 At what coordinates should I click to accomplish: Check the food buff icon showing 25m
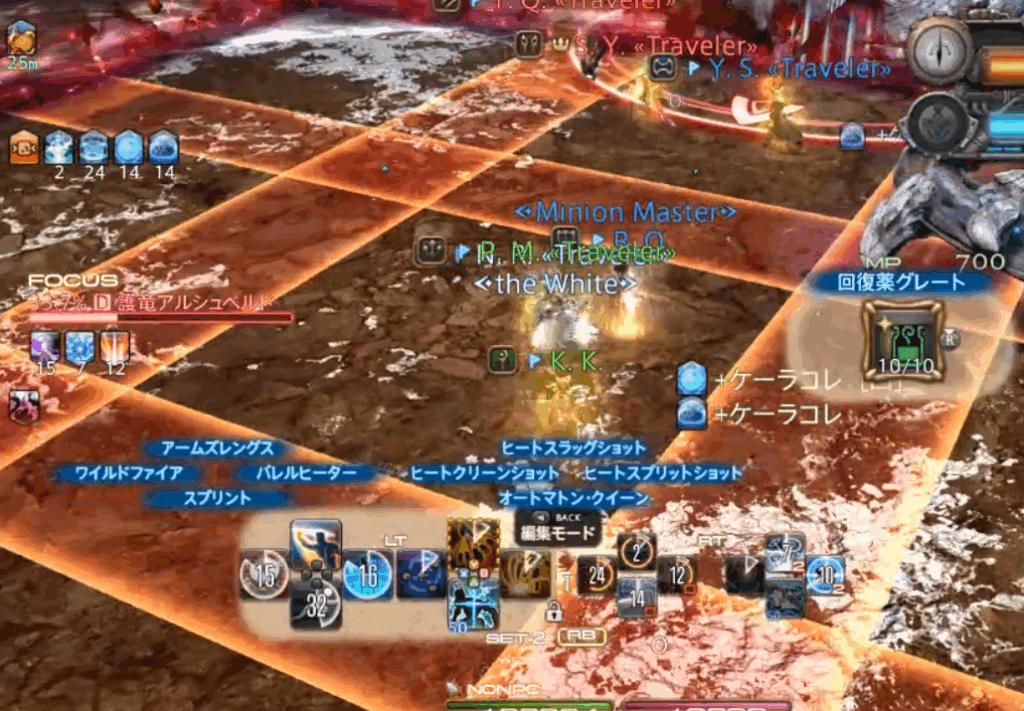[x=21, y=40]
